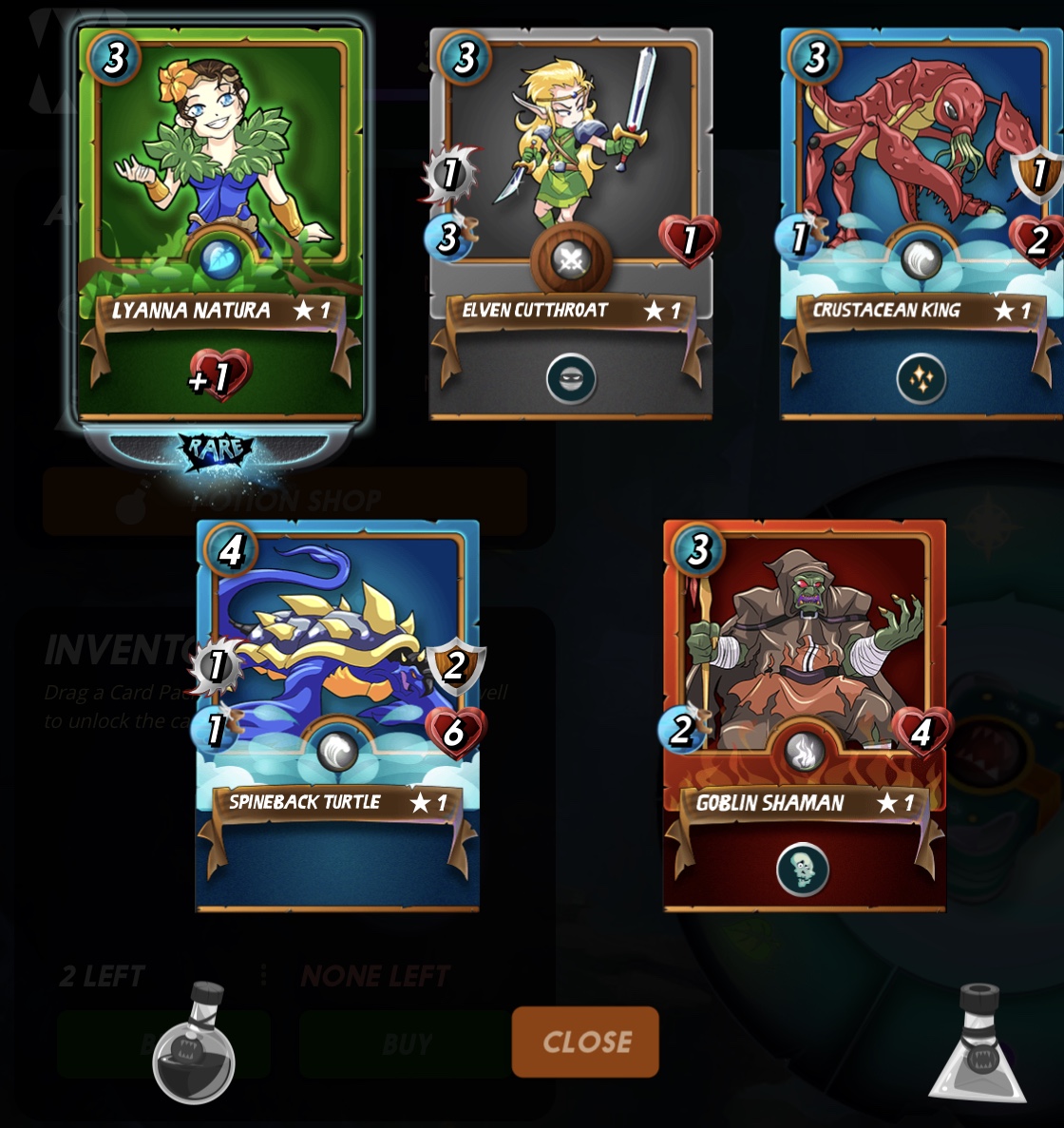Close the card reveal screen
1064x1128 pixels.
pyautogui.click(x=585, y=1042)
